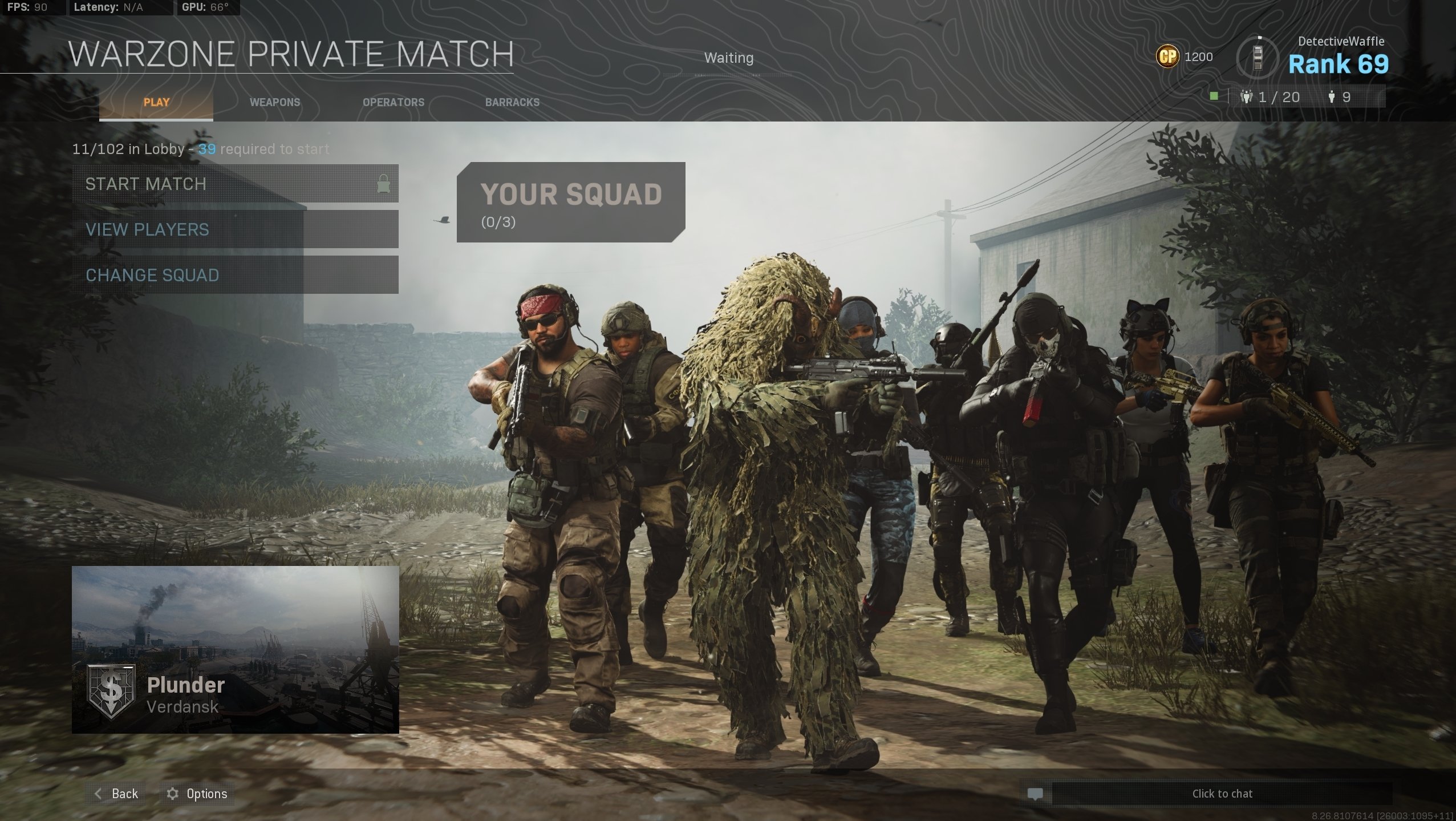The height and width of the screenshot is (821, 1456).
Task: Click the back chevron arrow at bottom left
Action: [x=99, y=794]
